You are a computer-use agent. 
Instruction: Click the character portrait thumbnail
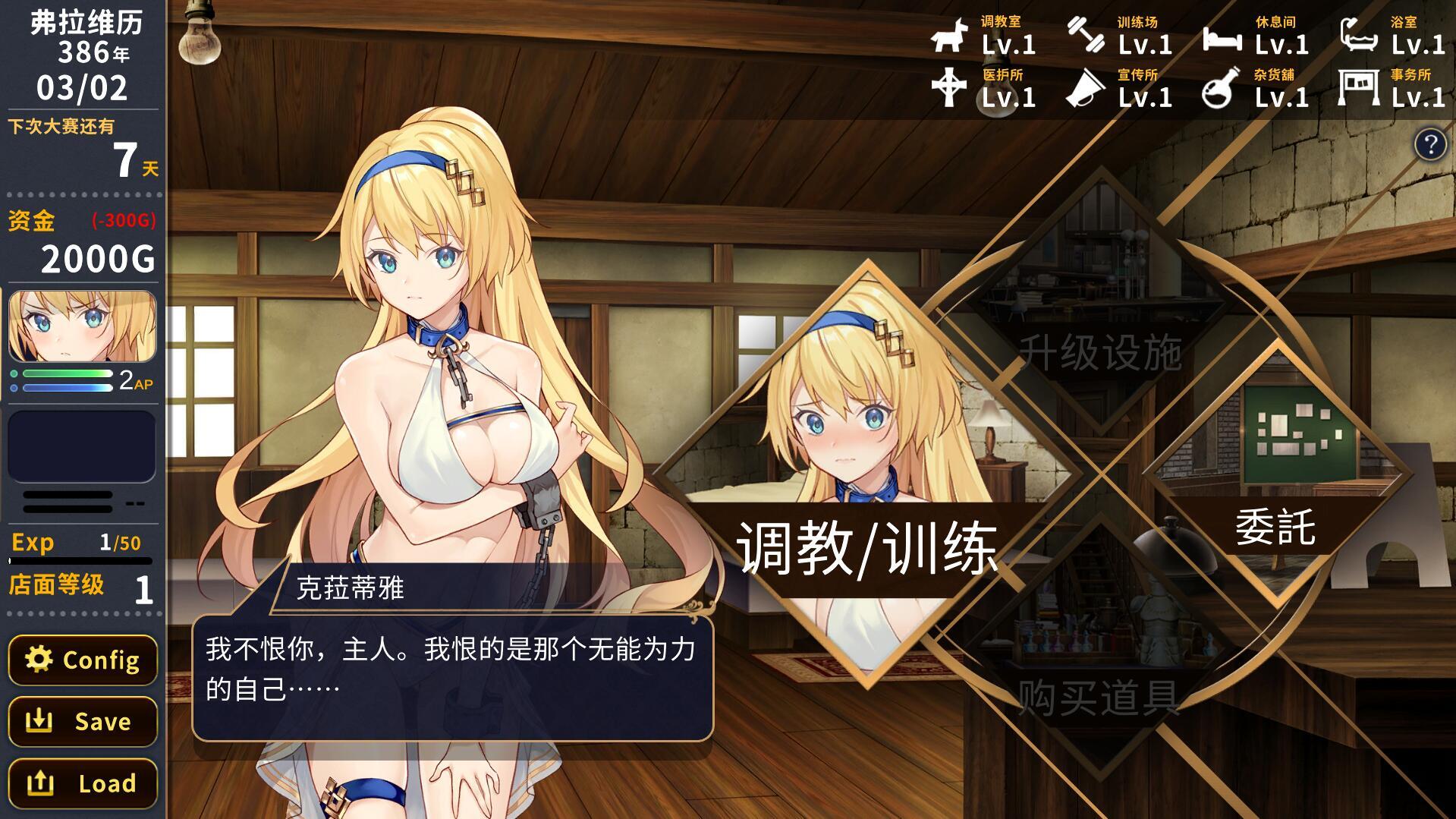(x=81, y=328)
